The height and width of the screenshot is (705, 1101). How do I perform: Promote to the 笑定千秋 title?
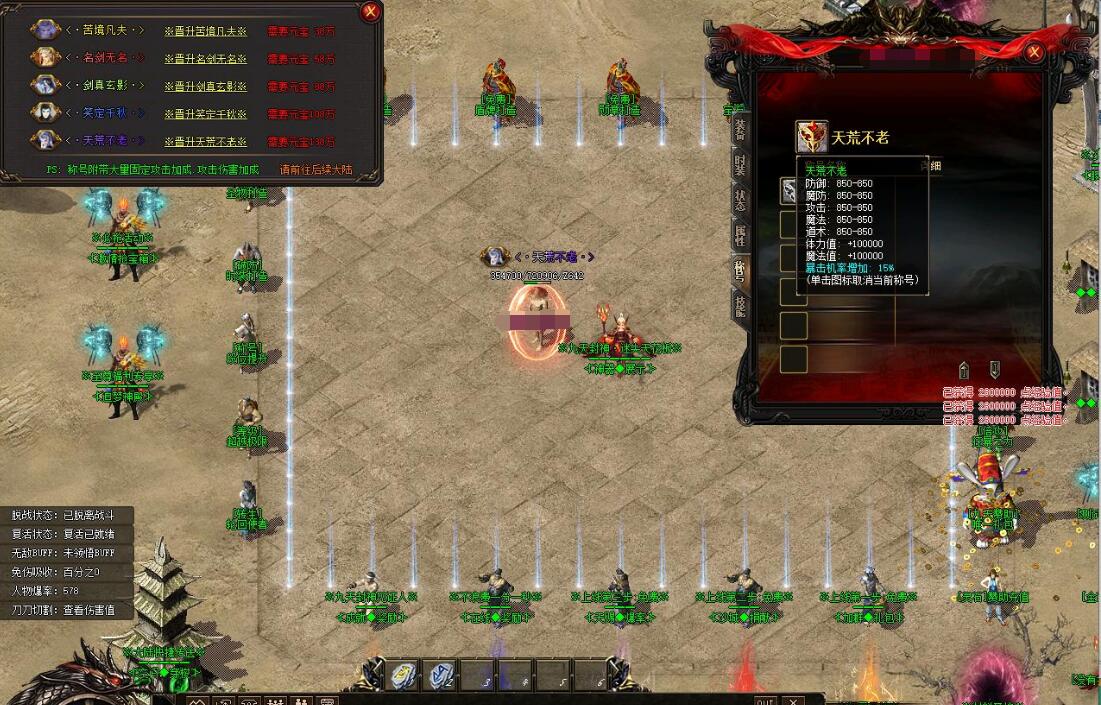[205, 114]
